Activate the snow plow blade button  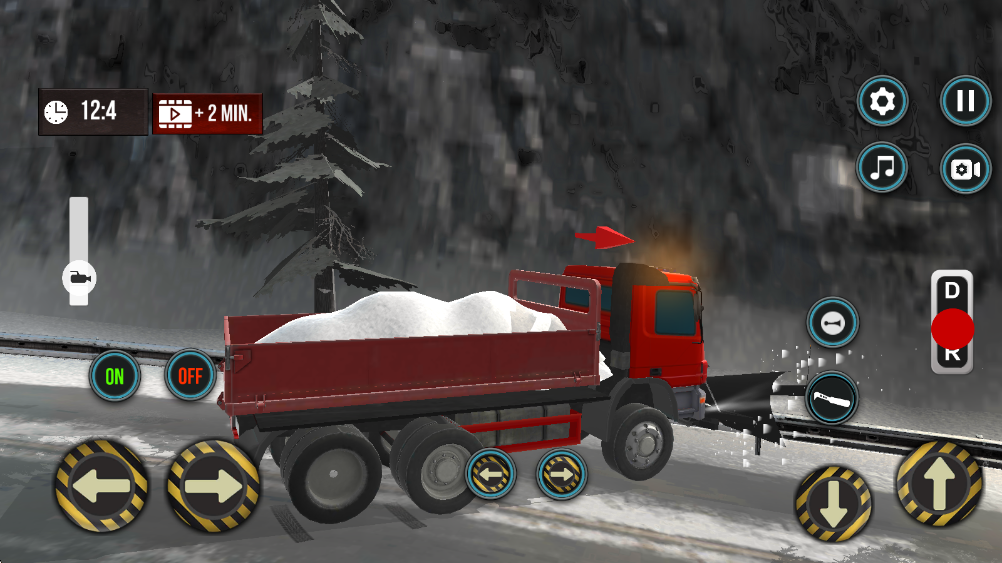[832, 397]
